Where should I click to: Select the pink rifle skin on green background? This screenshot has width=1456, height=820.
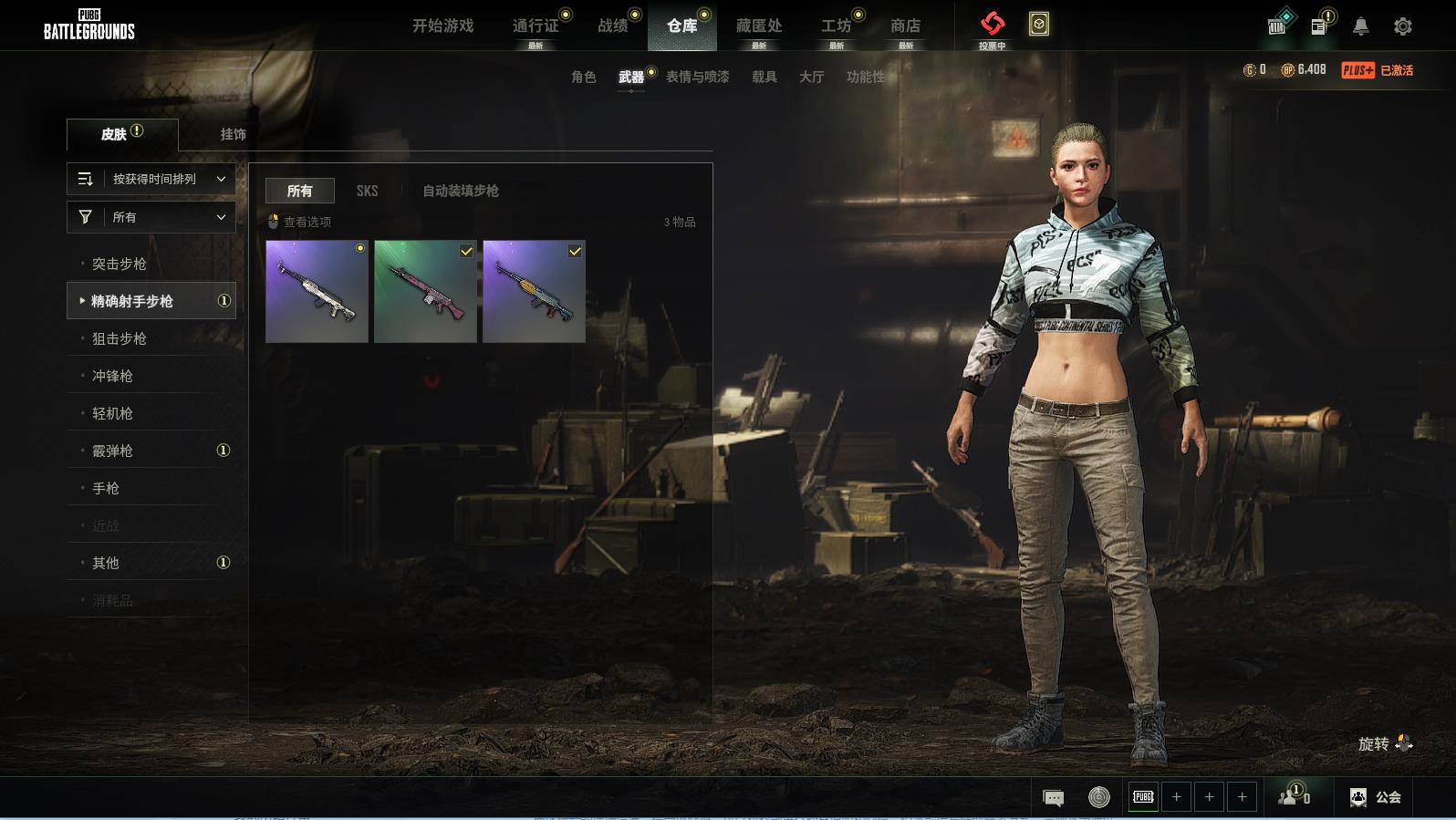tap(425, 292)
